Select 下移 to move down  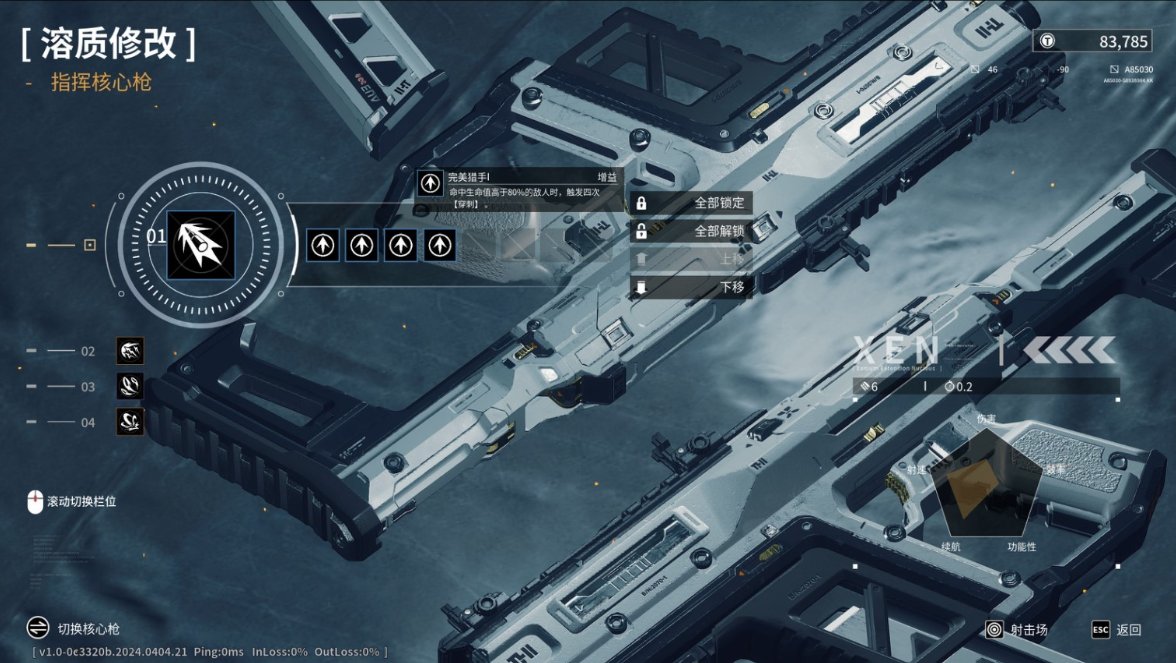(691, 287)
